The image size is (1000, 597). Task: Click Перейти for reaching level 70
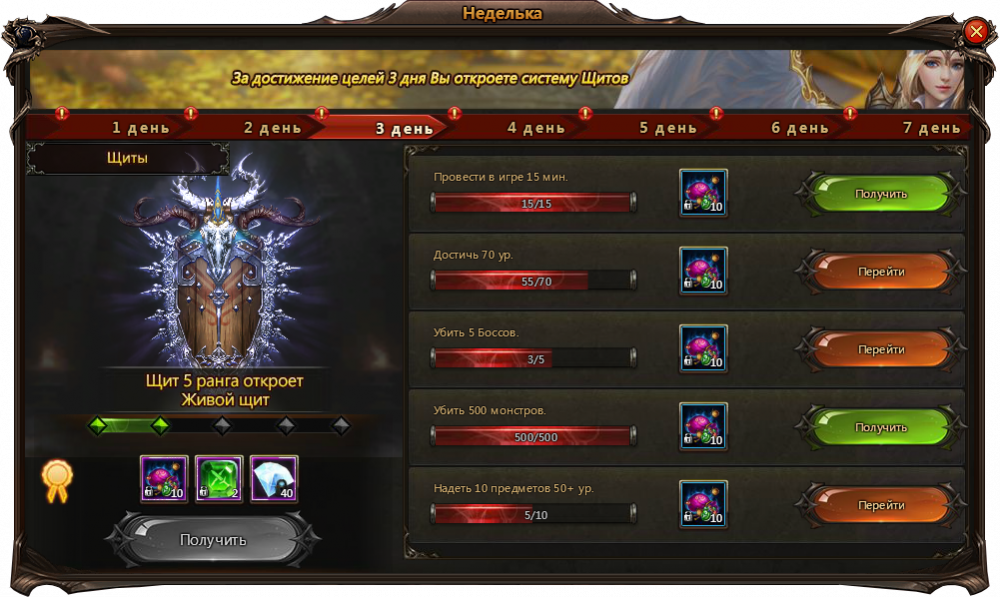(880, 272)
